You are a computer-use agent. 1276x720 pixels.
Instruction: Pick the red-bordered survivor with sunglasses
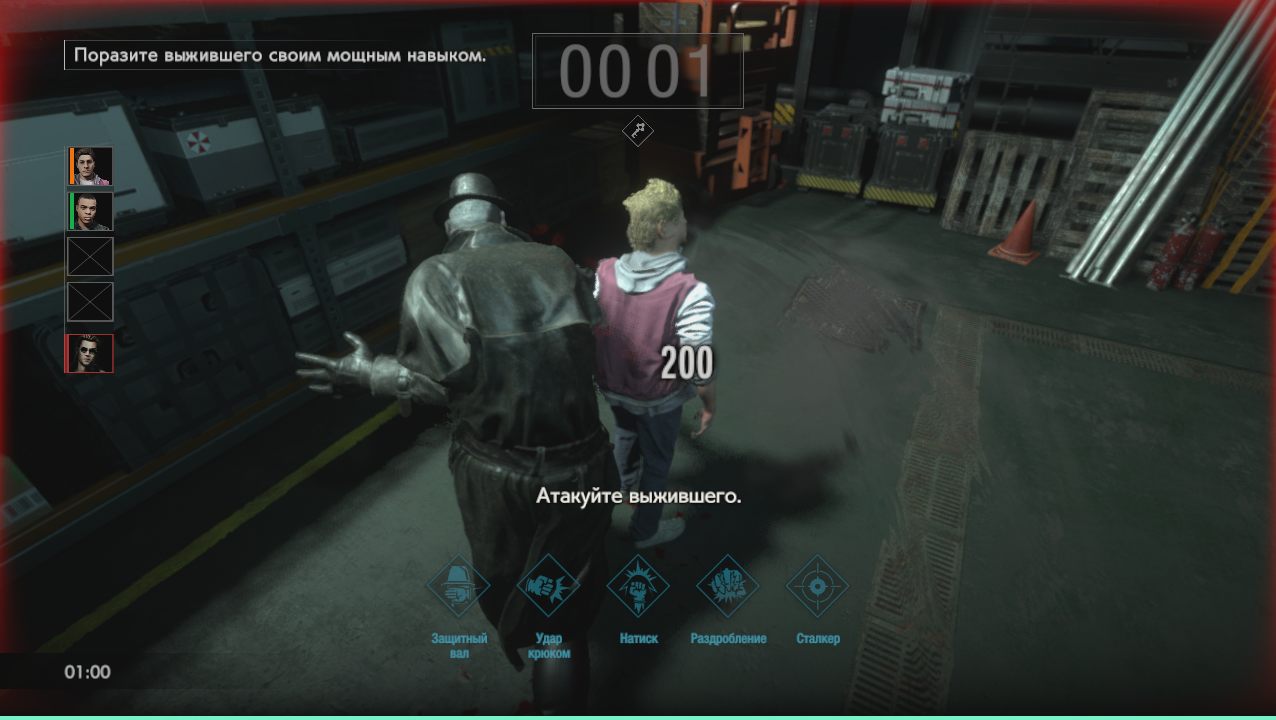[90, 354]
